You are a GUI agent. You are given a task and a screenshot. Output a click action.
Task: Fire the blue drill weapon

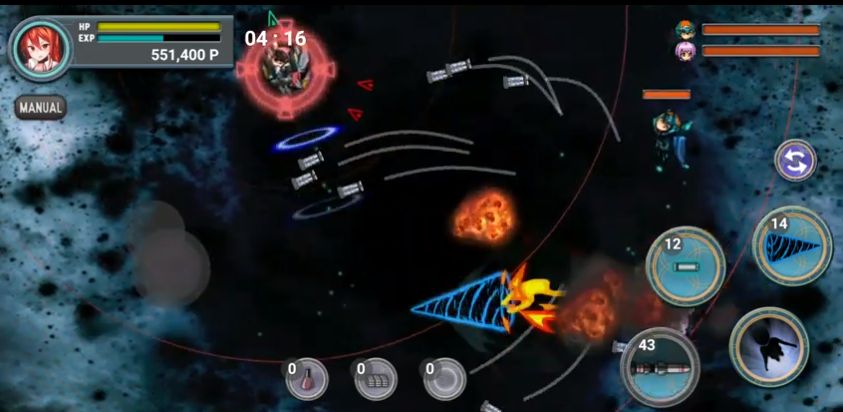(792, 246)
